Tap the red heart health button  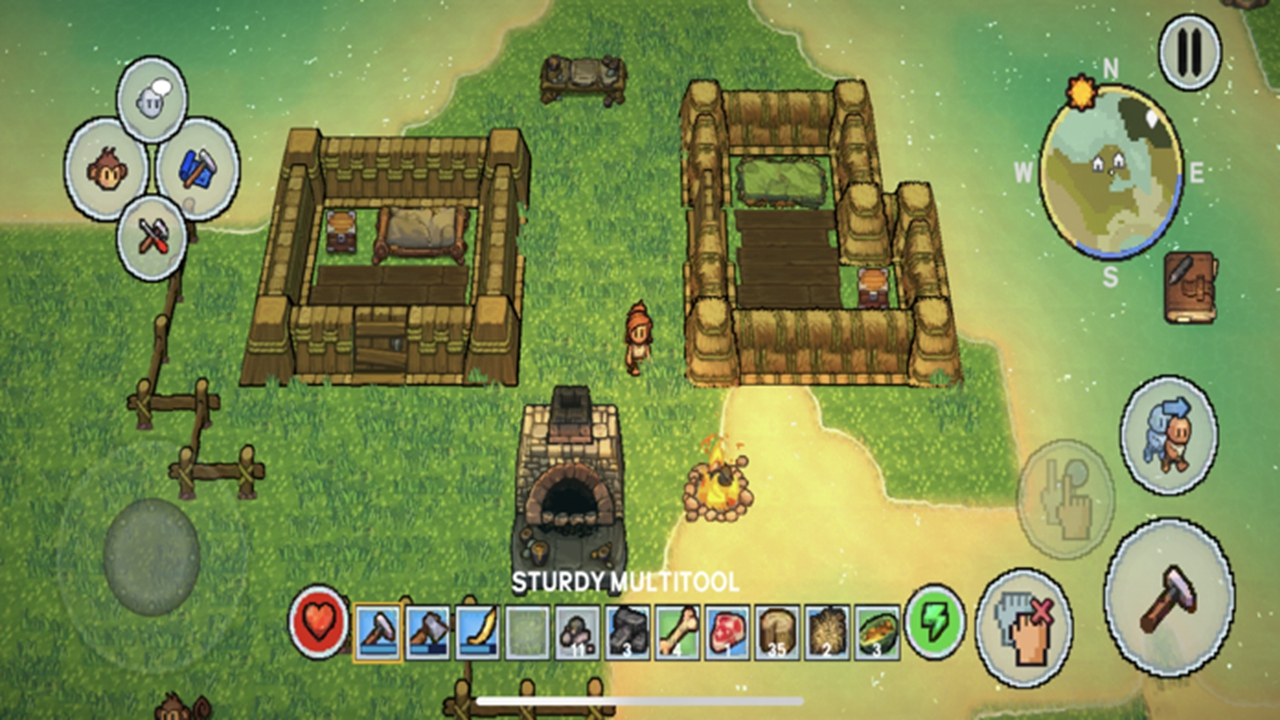pyautogui.click(x=320, y=622)
